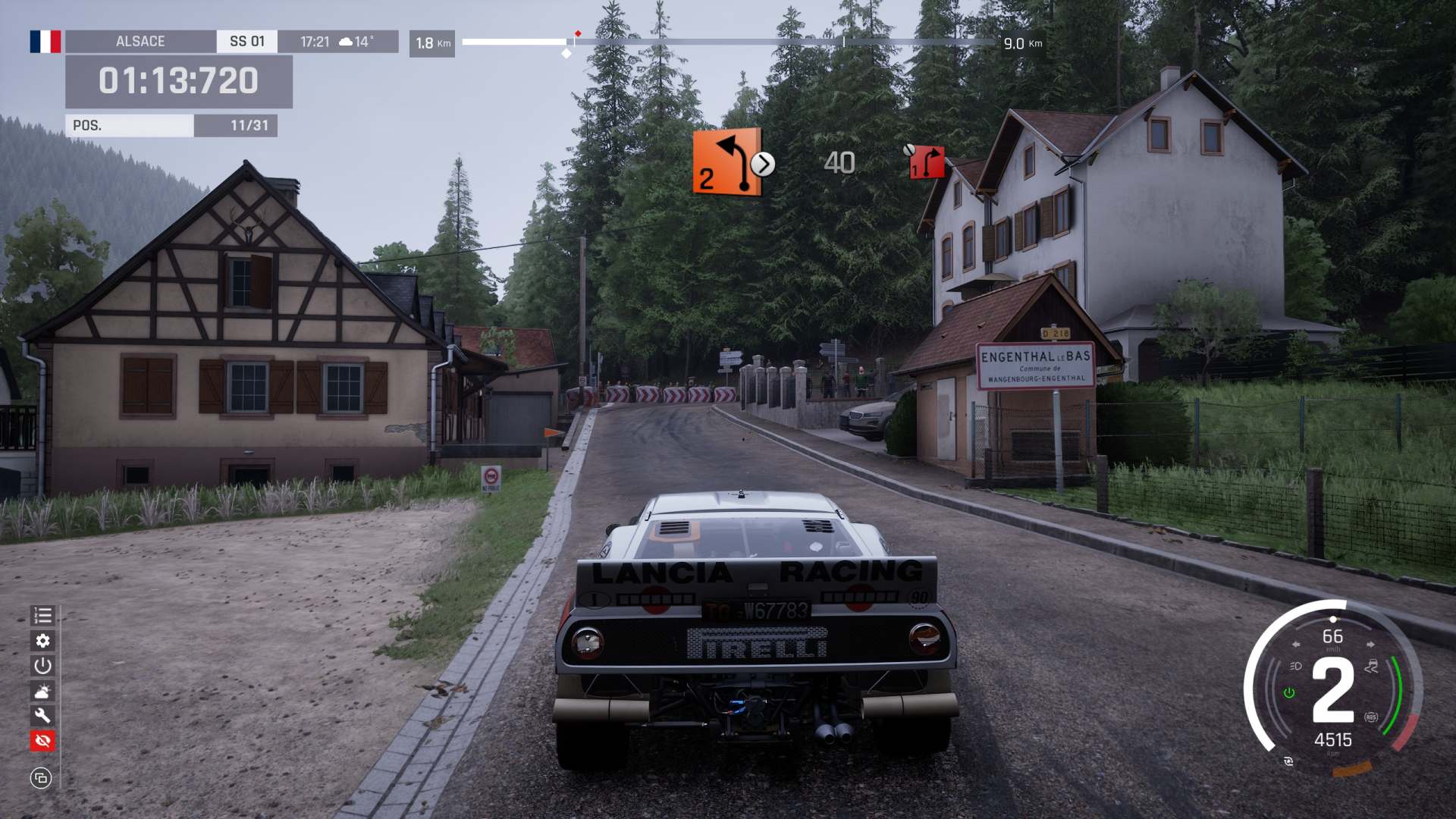This screenshot has width=1456, height=819.
Task: Click the power icon in the sidebar
Action: point(42,666)
